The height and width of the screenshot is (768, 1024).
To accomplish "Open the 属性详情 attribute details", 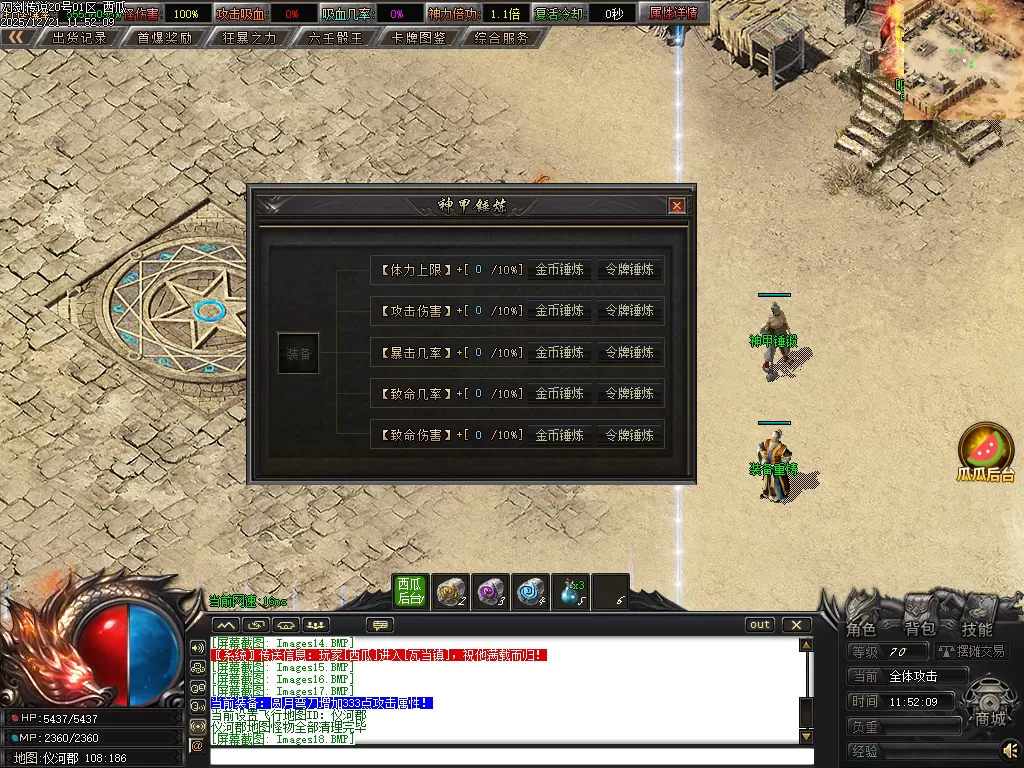I will pyautogui.click(x=673, y=13).
